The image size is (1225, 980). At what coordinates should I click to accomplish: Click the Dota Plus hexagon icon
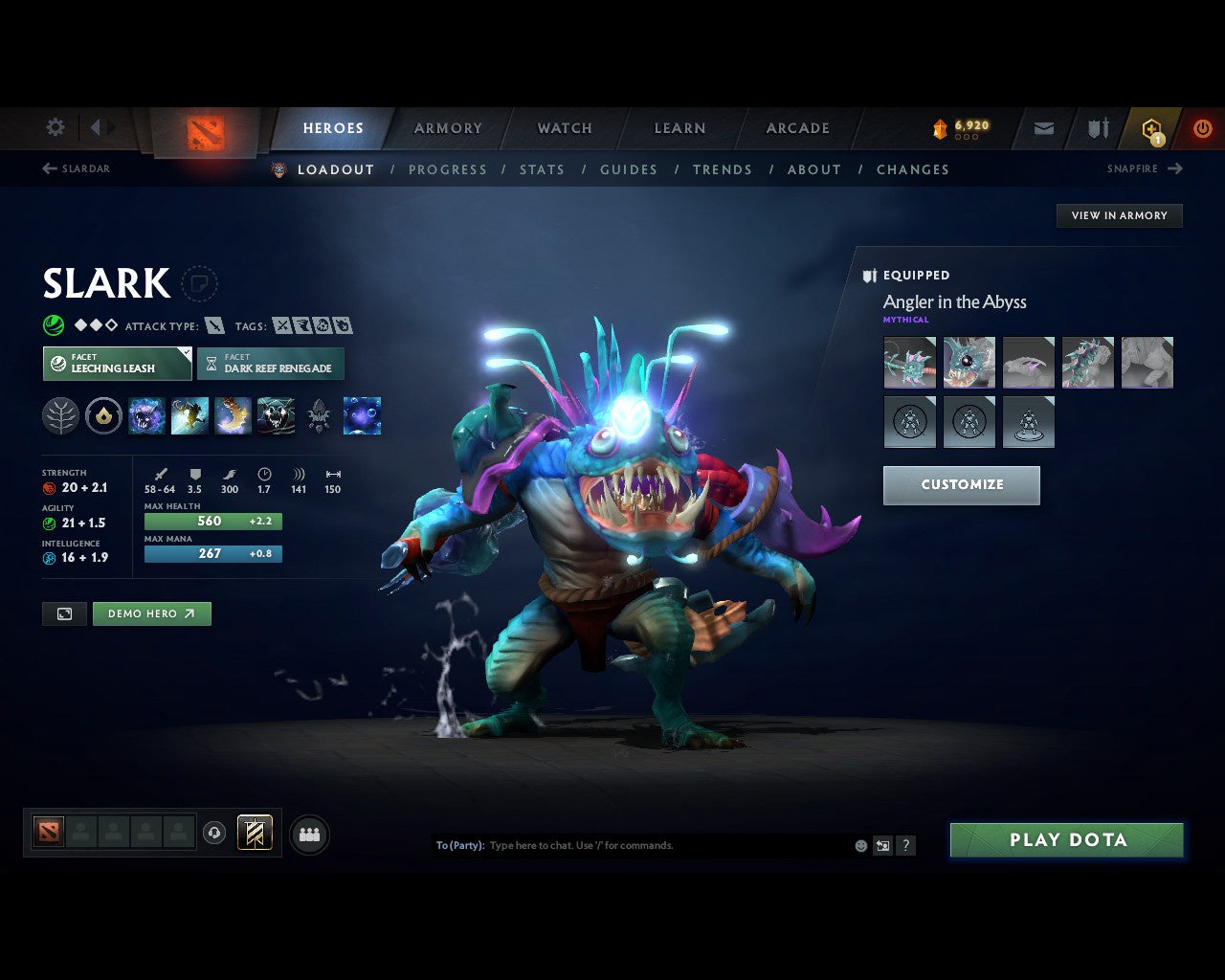click(x=1150, y=127)
